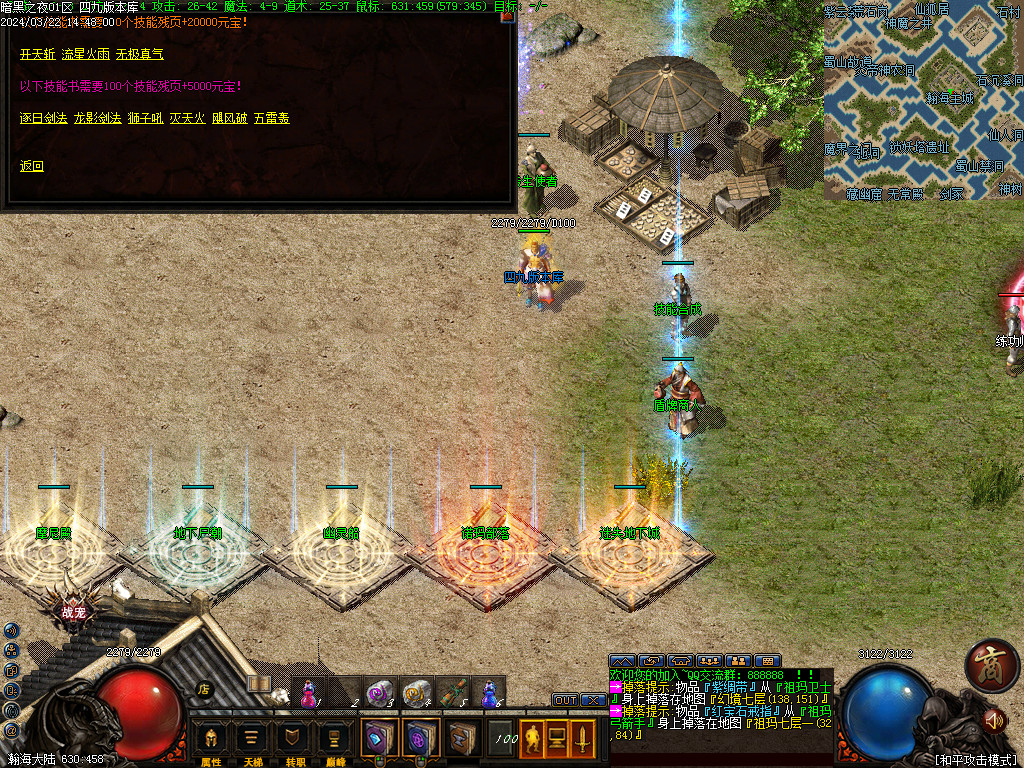Screen dimensions: 1024x768
Task: Use the blue potion in hotbar slot 6
Action: pyautogui.click(x=489, y=692)
